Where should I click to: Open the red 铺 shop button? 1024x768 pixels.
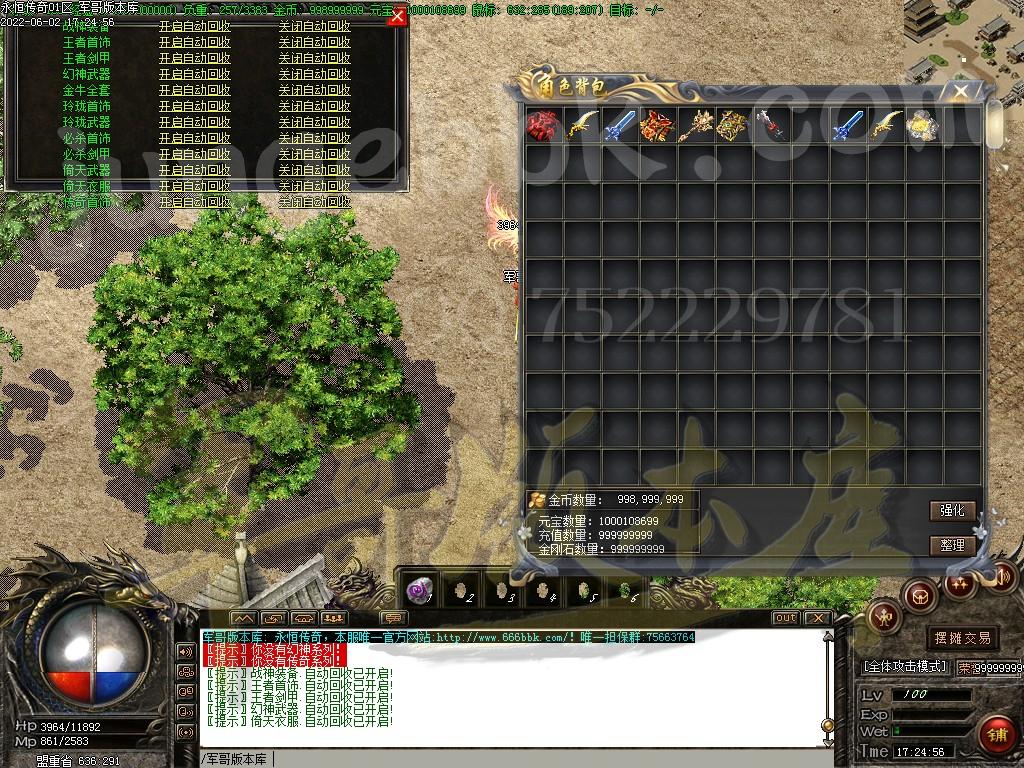click(x=996, y=734)
